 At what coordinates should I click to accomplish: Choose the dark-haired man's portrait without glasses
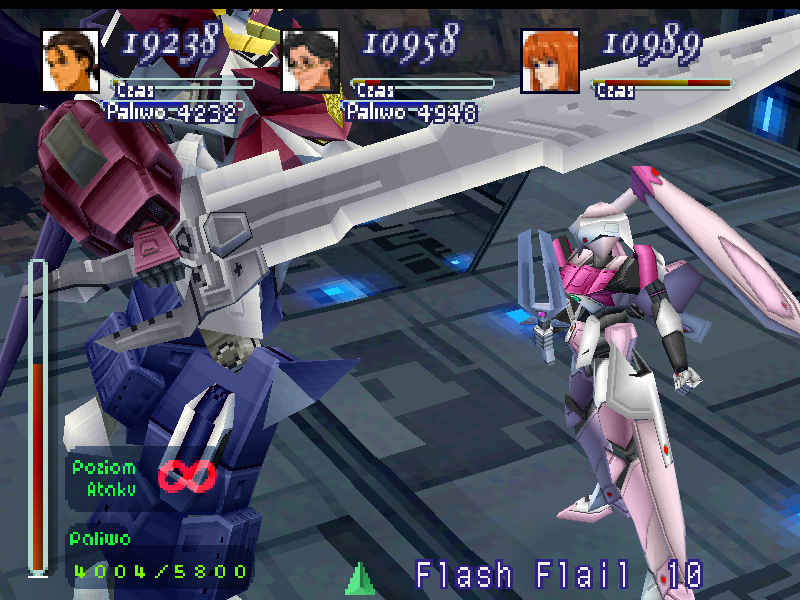[x=70, y=60]
